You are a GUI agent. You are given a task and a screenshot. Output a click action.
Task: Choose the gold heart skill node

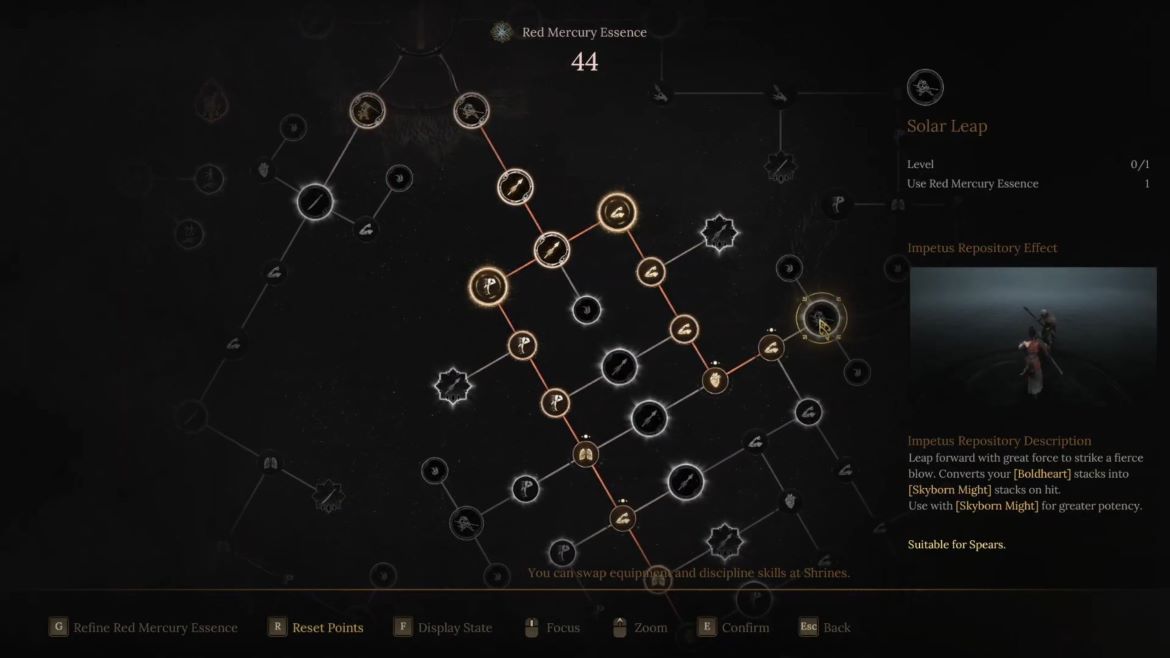(x=714, y=380)
